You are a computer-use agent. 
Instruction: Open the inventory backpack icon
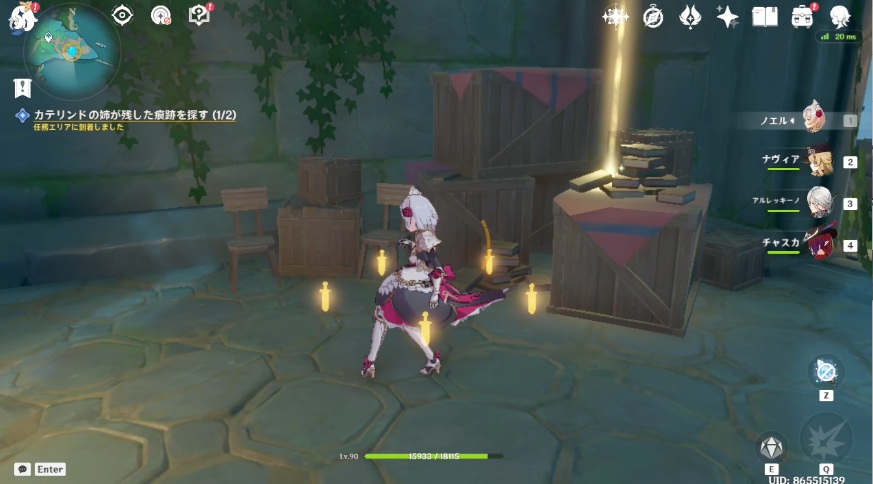[x=802, y=17]
